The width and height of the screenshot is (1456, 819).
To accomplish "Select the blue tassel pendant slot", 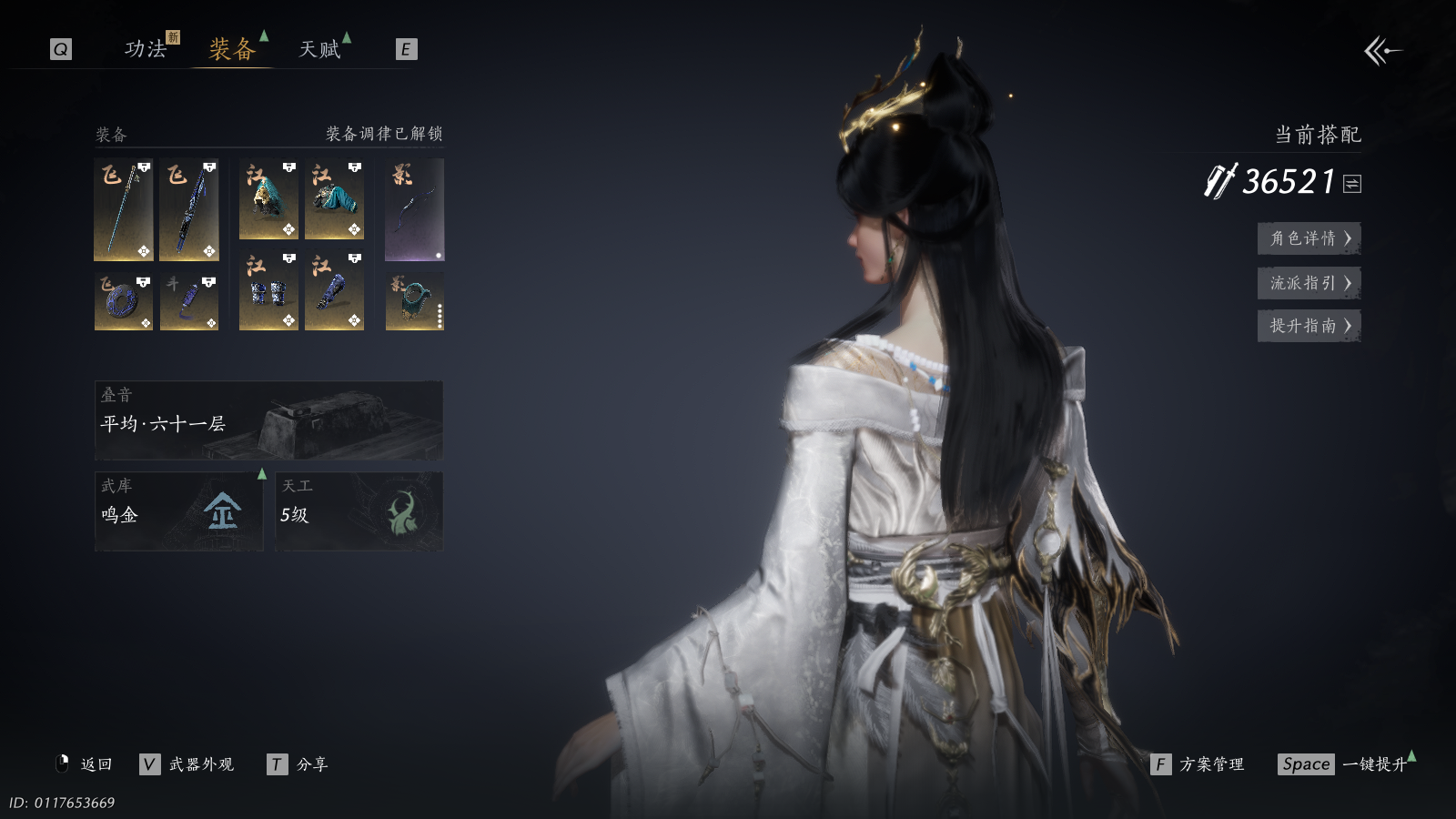I will point(189,302).
